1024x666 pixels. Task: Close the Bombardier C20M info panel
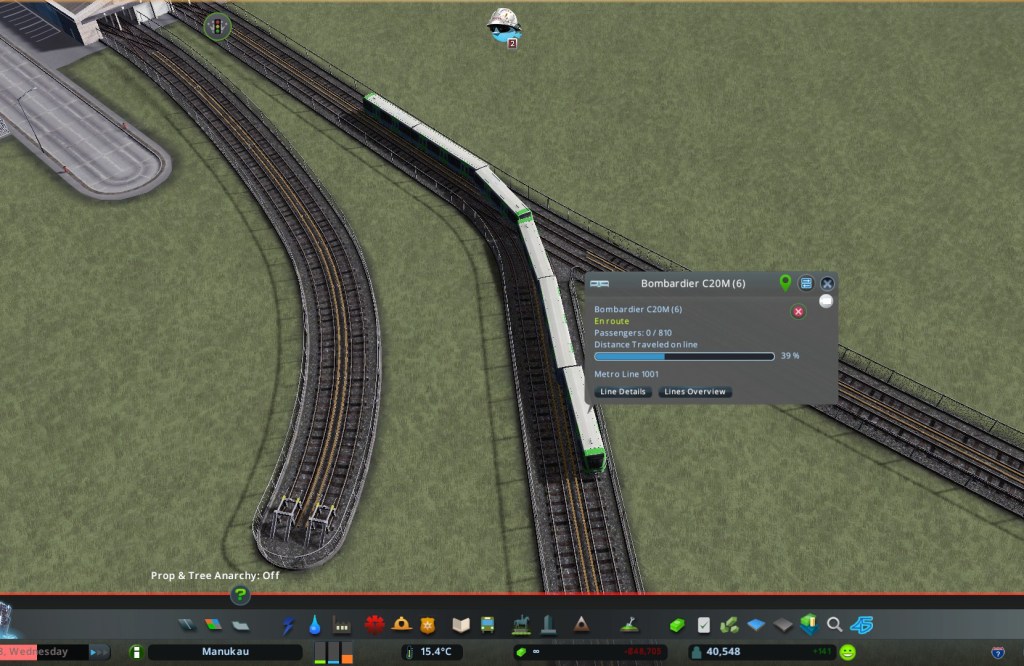tap(827, 284)
